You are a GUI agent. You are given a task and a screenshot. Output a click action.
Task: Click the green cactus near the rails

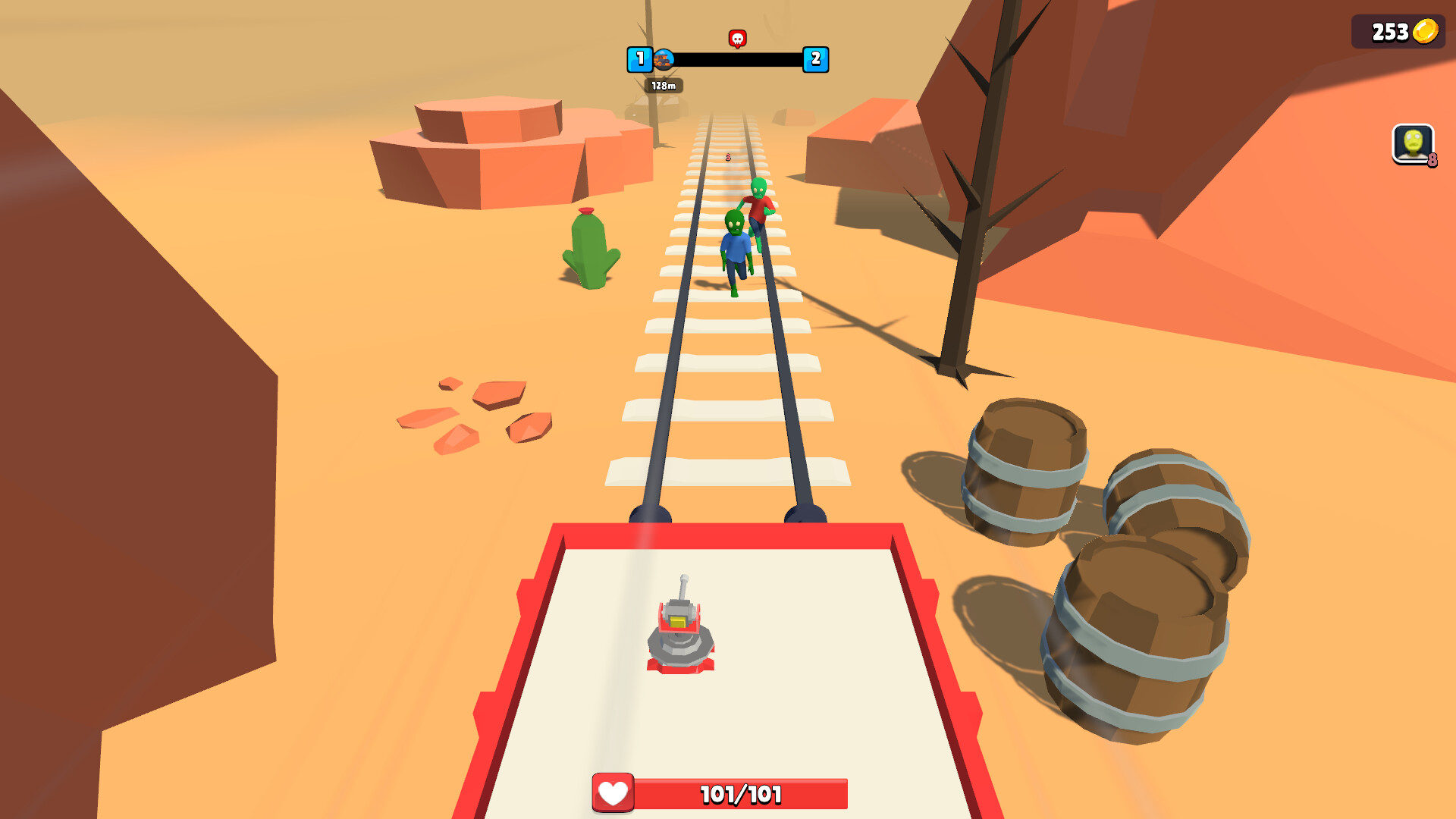[x=590, y=246]
